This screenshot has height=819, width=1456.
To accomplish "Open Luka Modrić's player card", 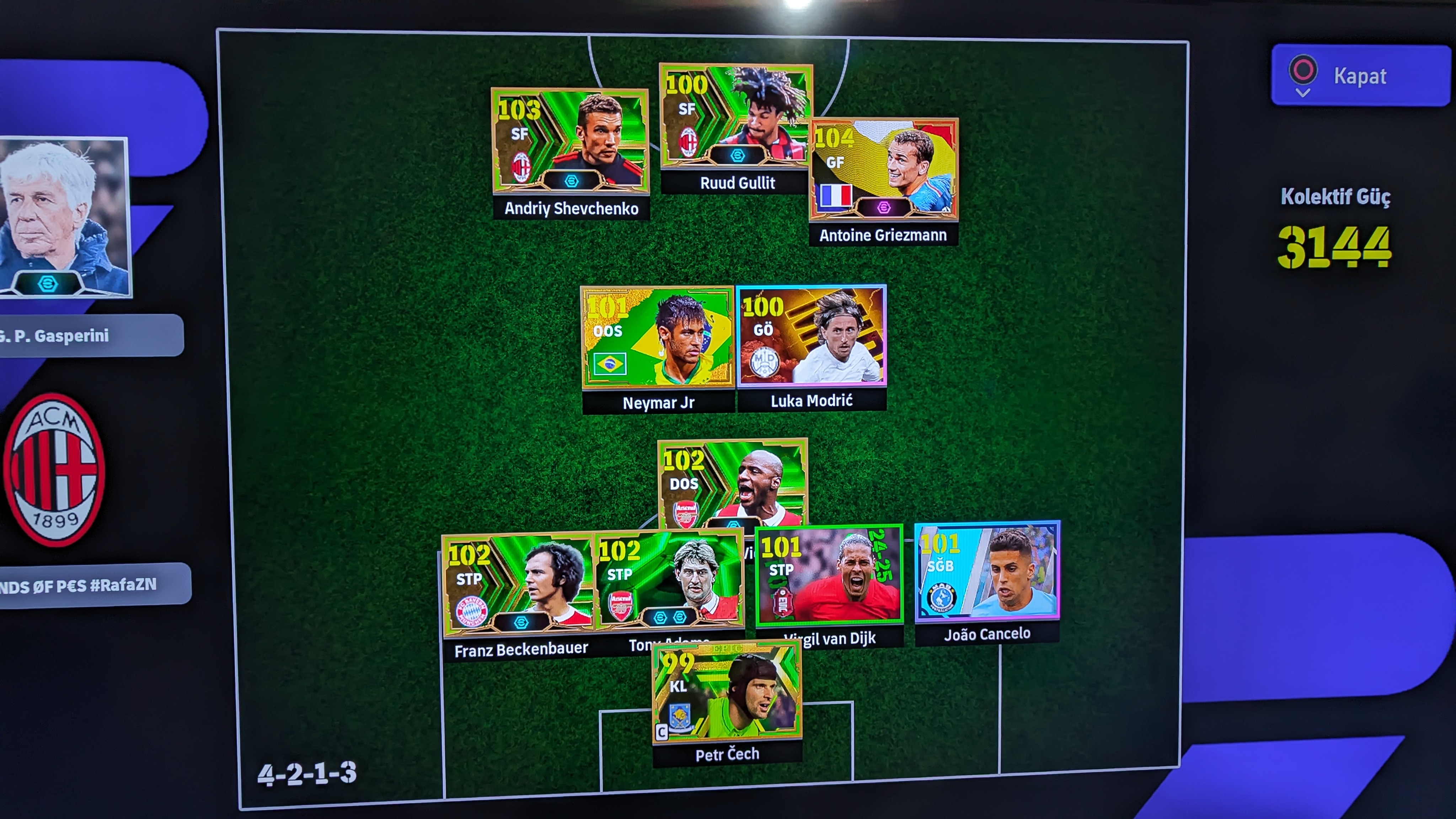I will pos(812,336).
